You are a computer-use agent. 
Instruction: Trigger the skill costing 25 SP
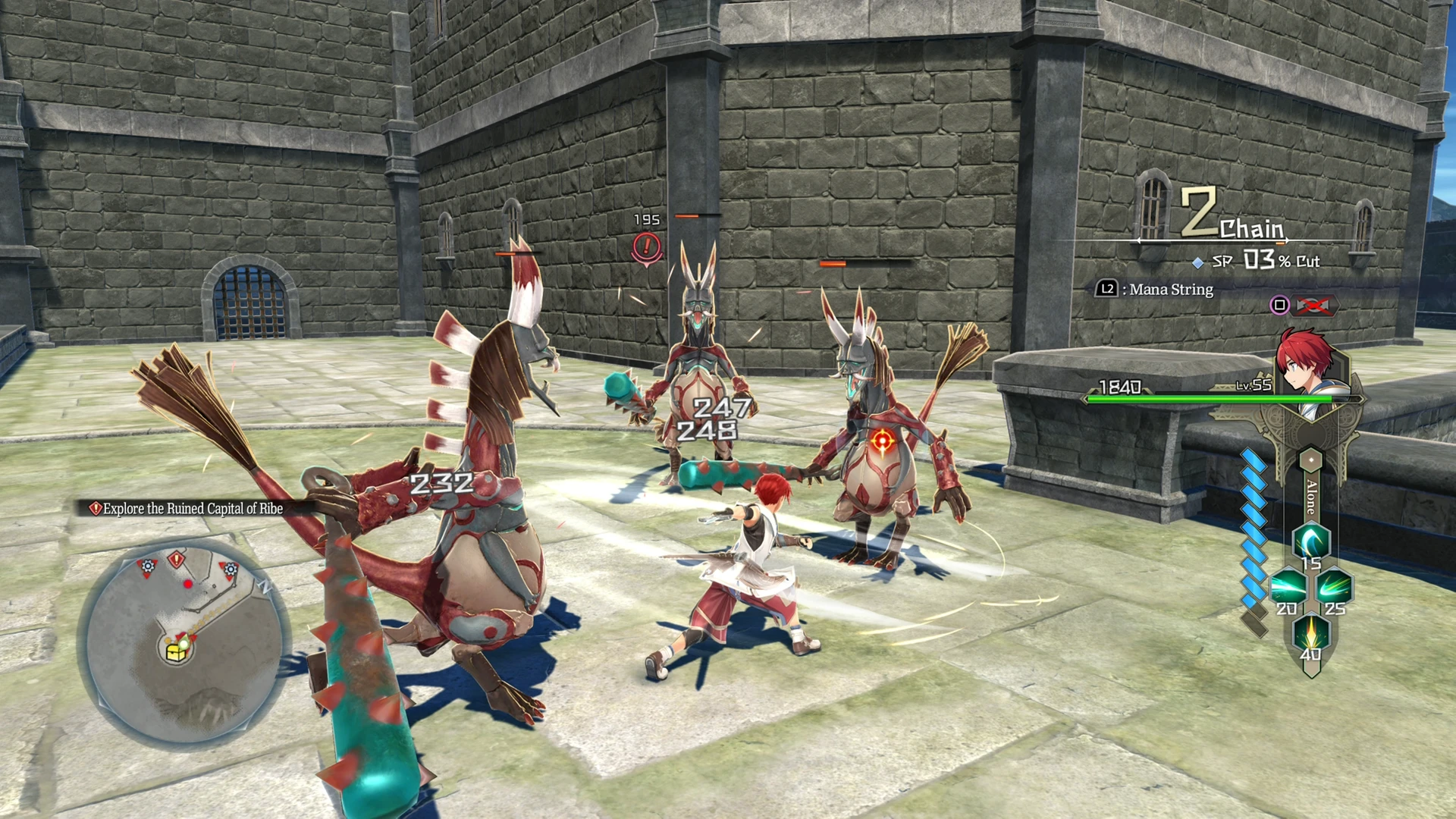1334,588
